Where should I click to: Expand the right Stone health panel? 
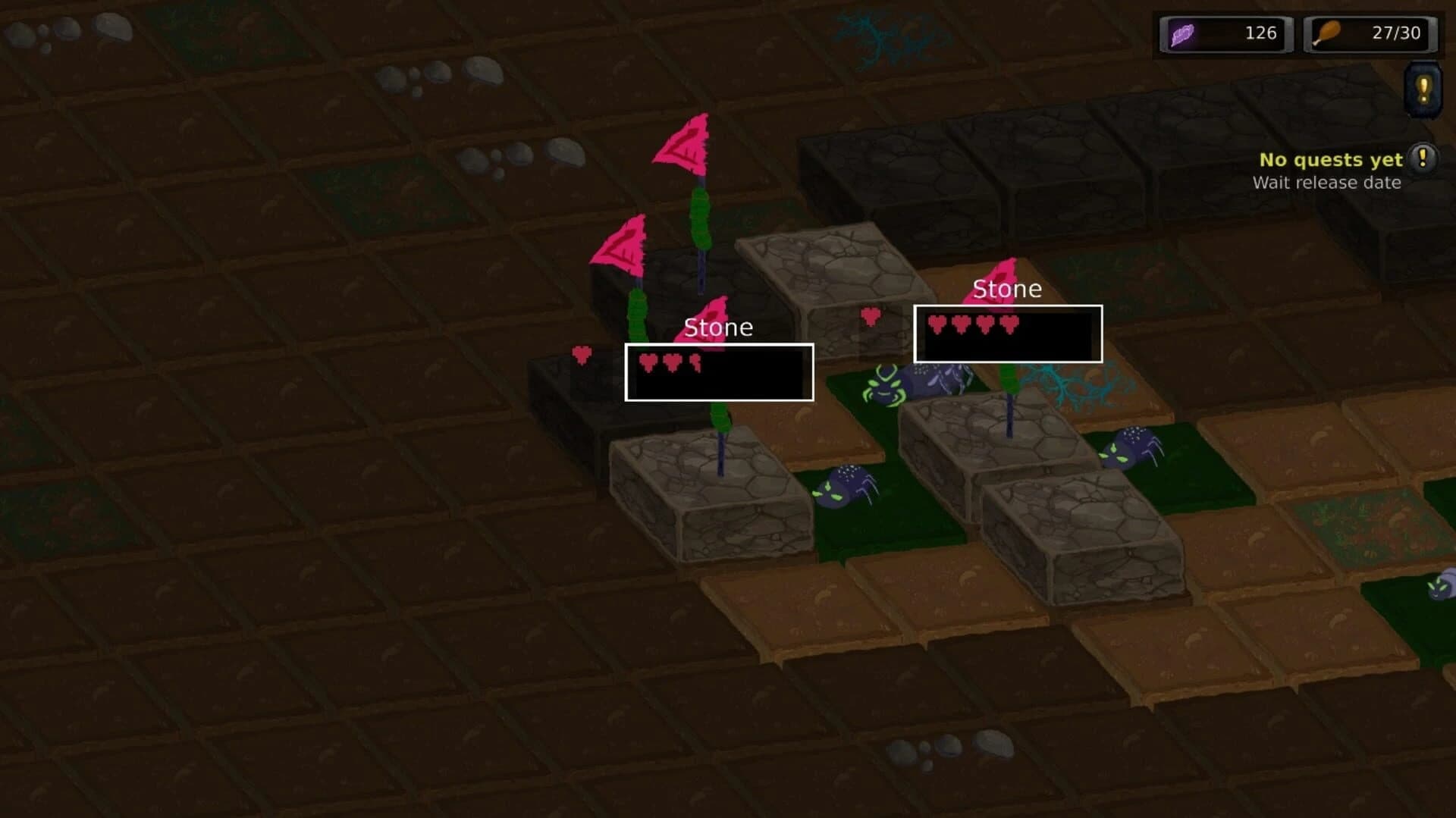click(x=1007, y=334)
